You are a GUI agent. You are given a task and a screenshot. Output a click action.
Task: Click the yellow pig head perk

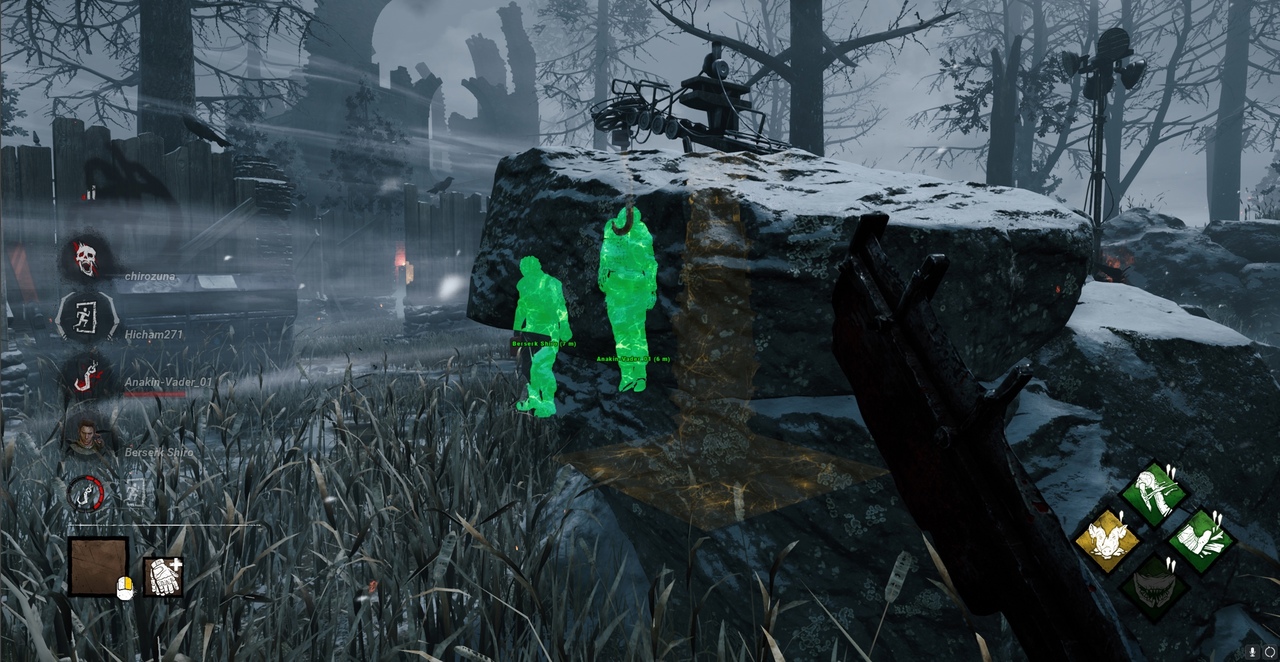[x=1107, y=540]
